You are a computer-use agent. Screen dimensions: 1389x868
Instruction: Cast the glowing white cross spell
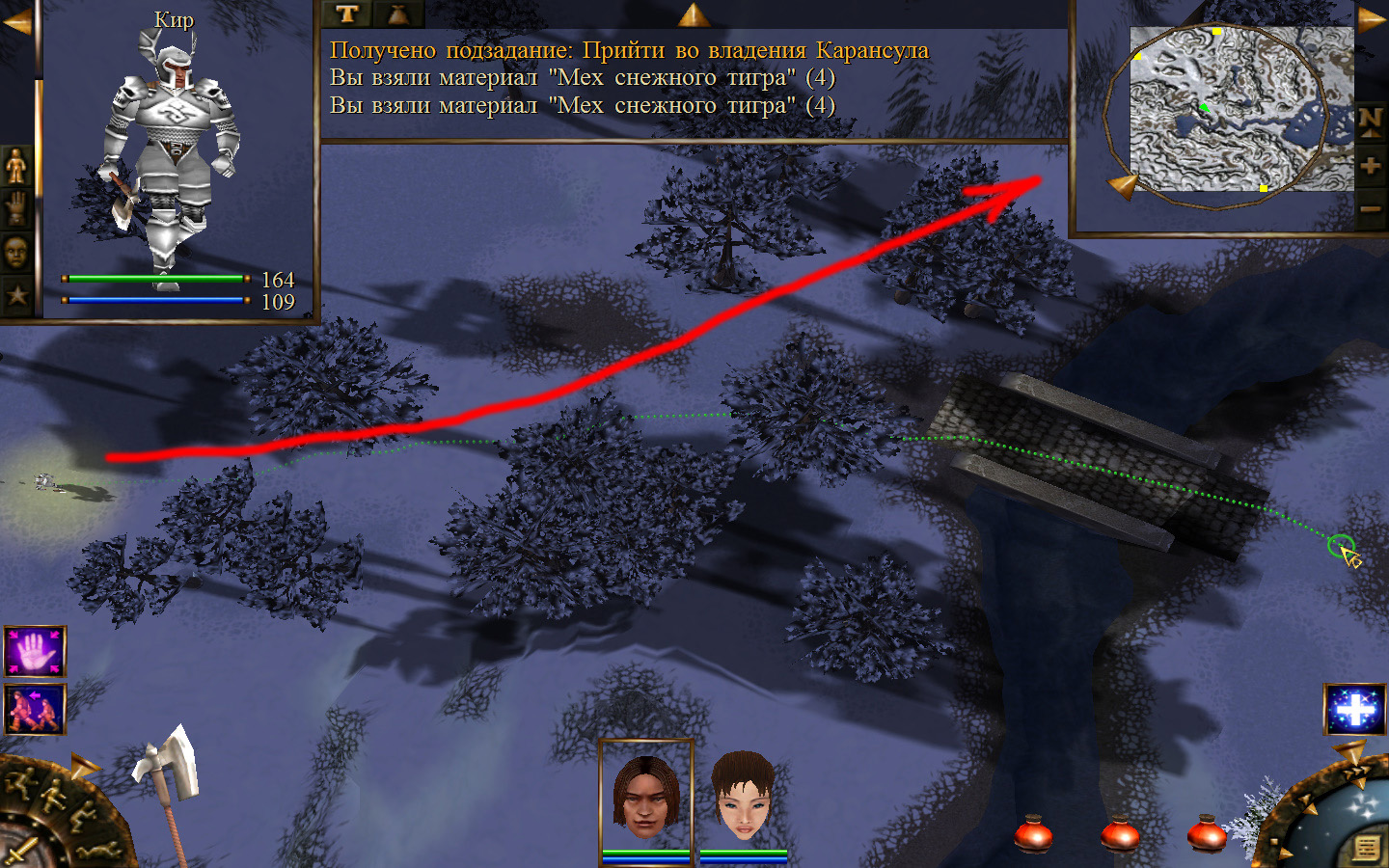(x=1354, y=710)
